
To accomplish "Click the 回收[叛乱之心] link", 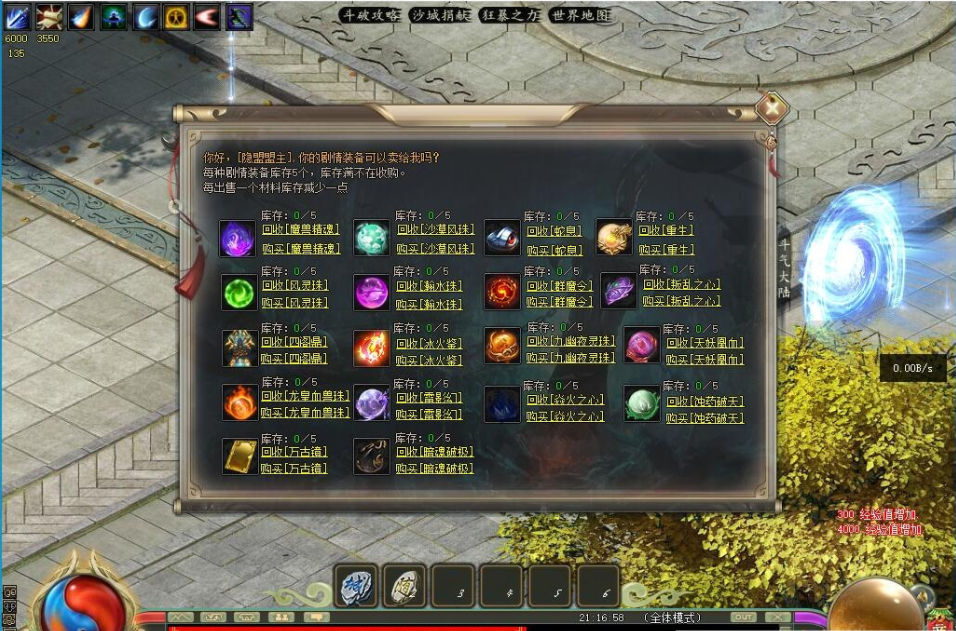I will (x=681, y=285).
